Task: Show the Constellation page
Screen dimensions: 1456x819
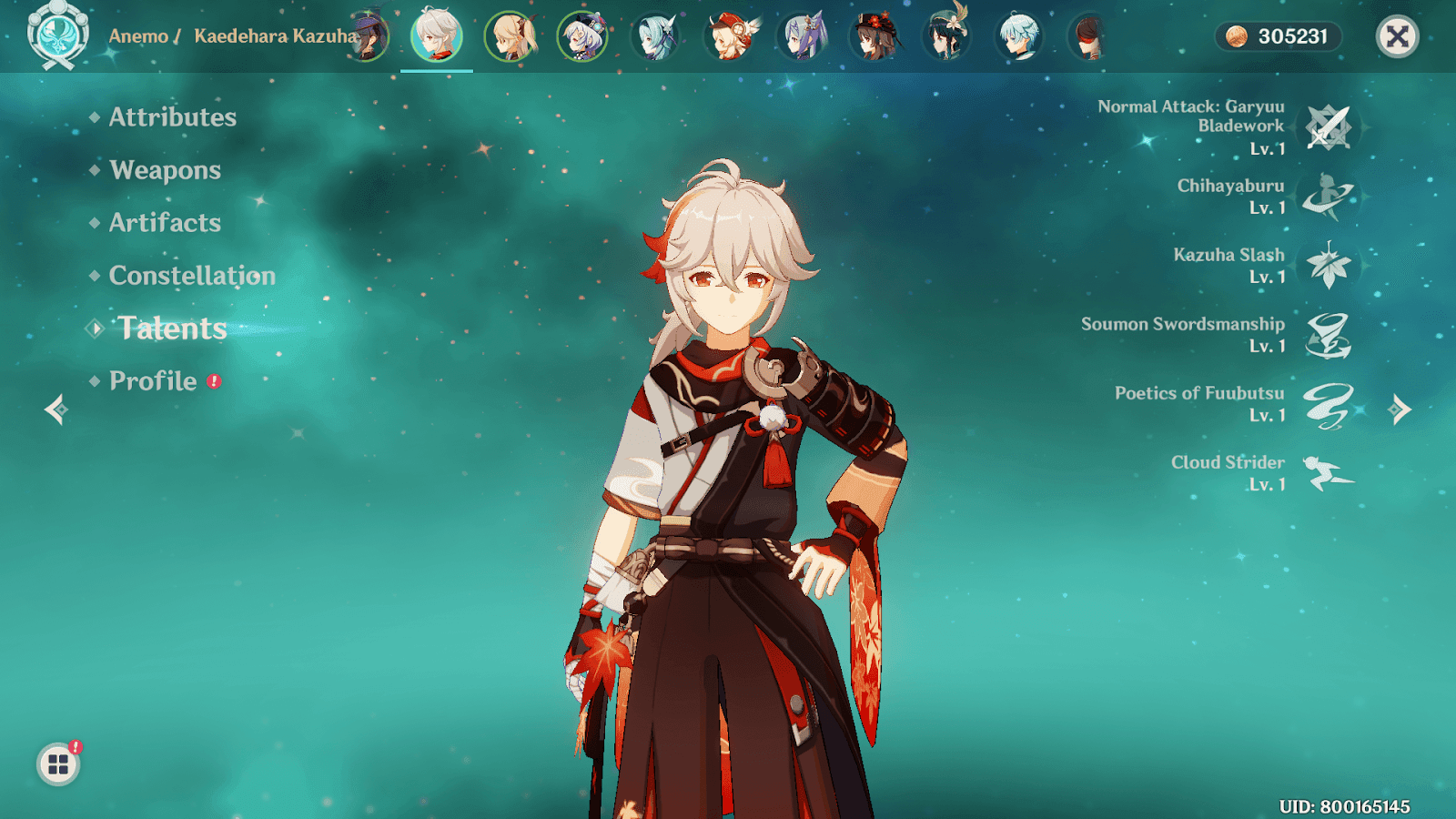Action: (191, 276)
